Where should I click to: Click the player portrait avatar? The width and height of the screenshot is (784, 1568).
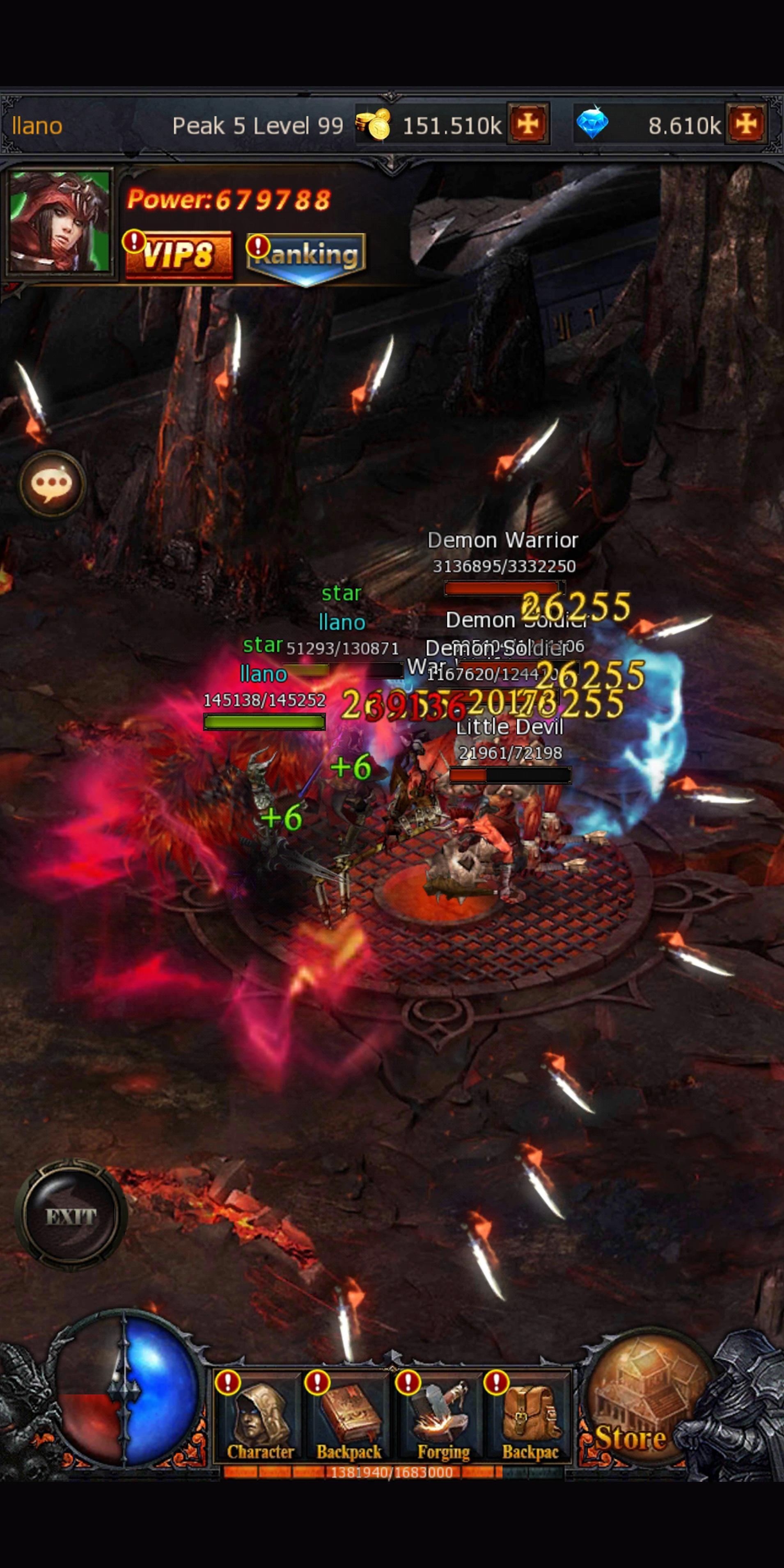point(60,222)
